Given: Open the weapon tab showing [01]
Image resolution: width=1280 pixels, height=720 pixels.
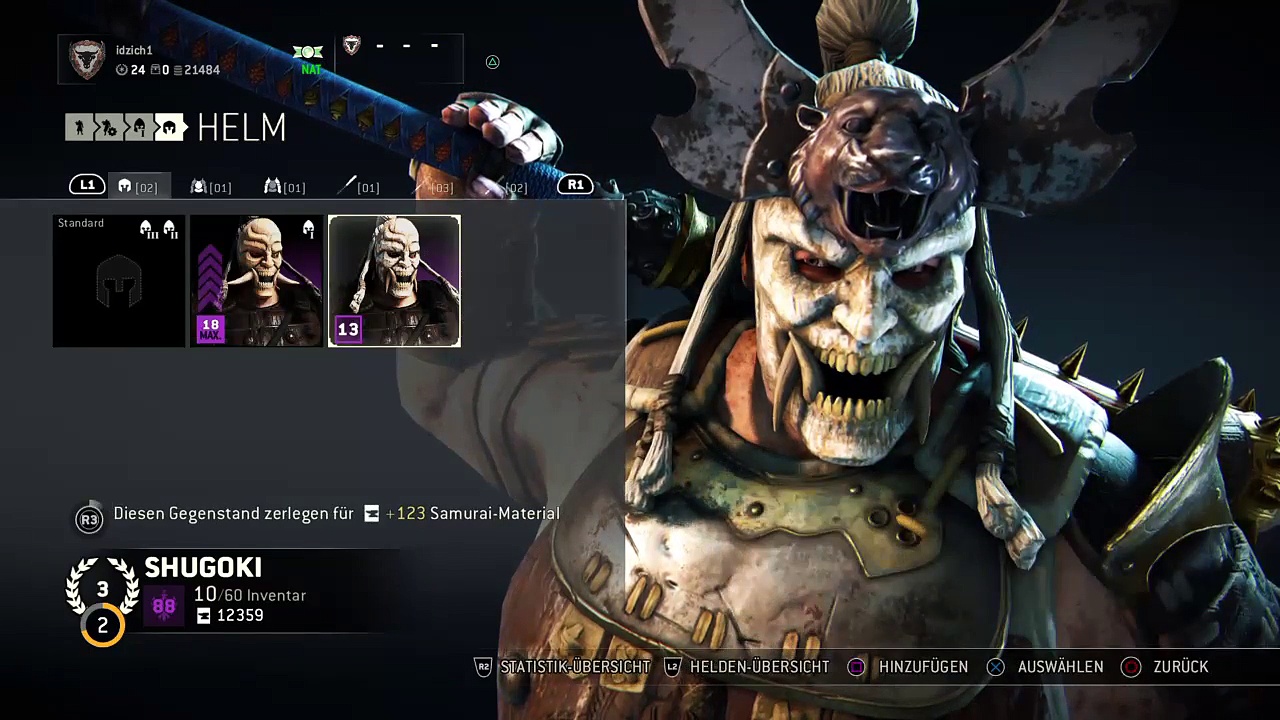Looking at the screenshot, I should (x=357, y=186).
